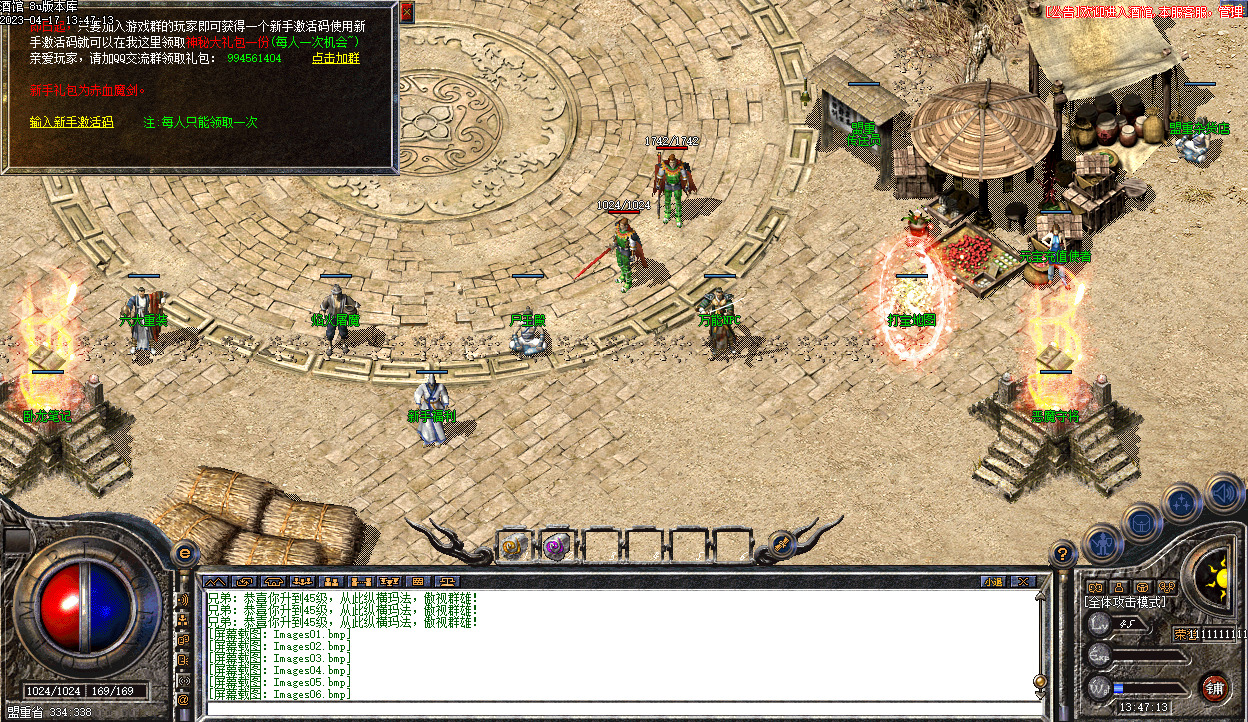Toggle sound with the speaker button
The height and width of the screenshot is (722, 1248).
1223,492
